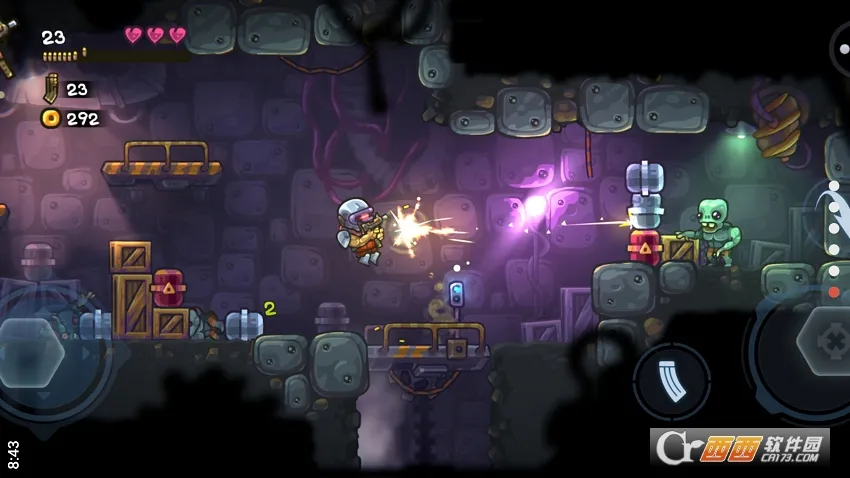Tap the ammo magazine reload button
Screen dimensions: 850x478
click(x=672, y=381)
